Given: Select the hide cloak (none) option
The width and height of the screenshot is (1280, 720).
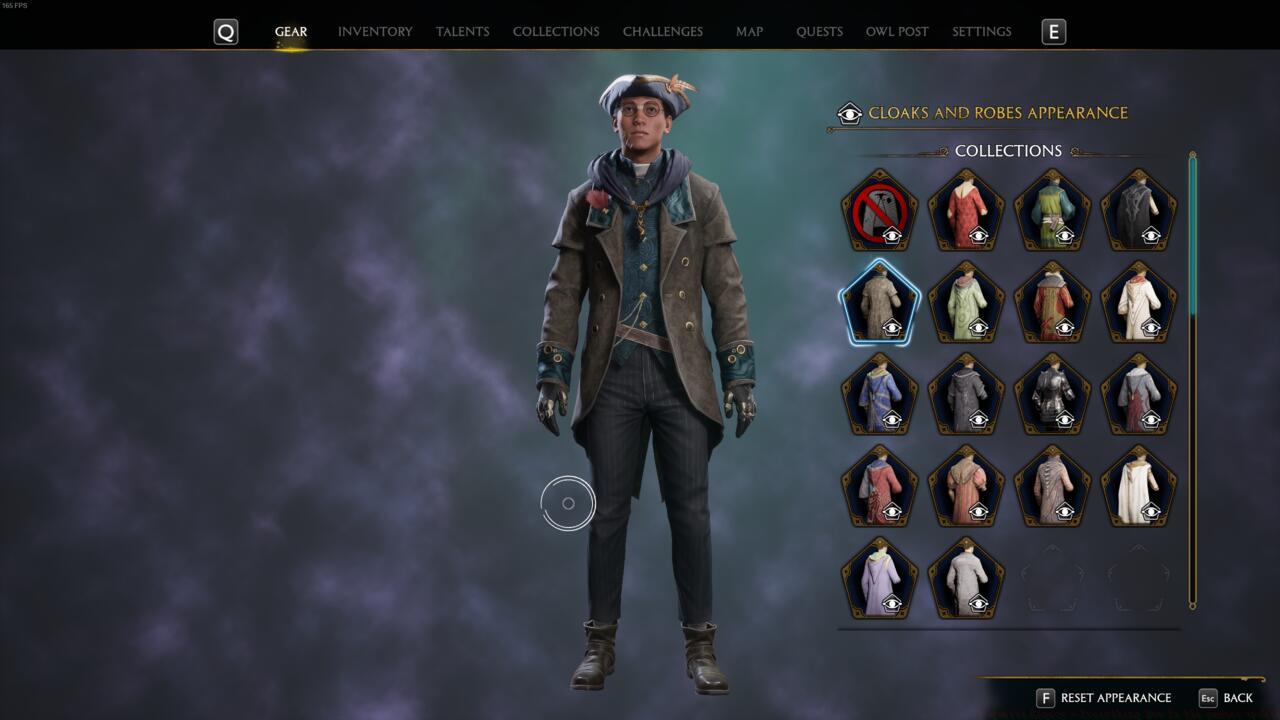Looking at the screenshot, I should point(880,210).
